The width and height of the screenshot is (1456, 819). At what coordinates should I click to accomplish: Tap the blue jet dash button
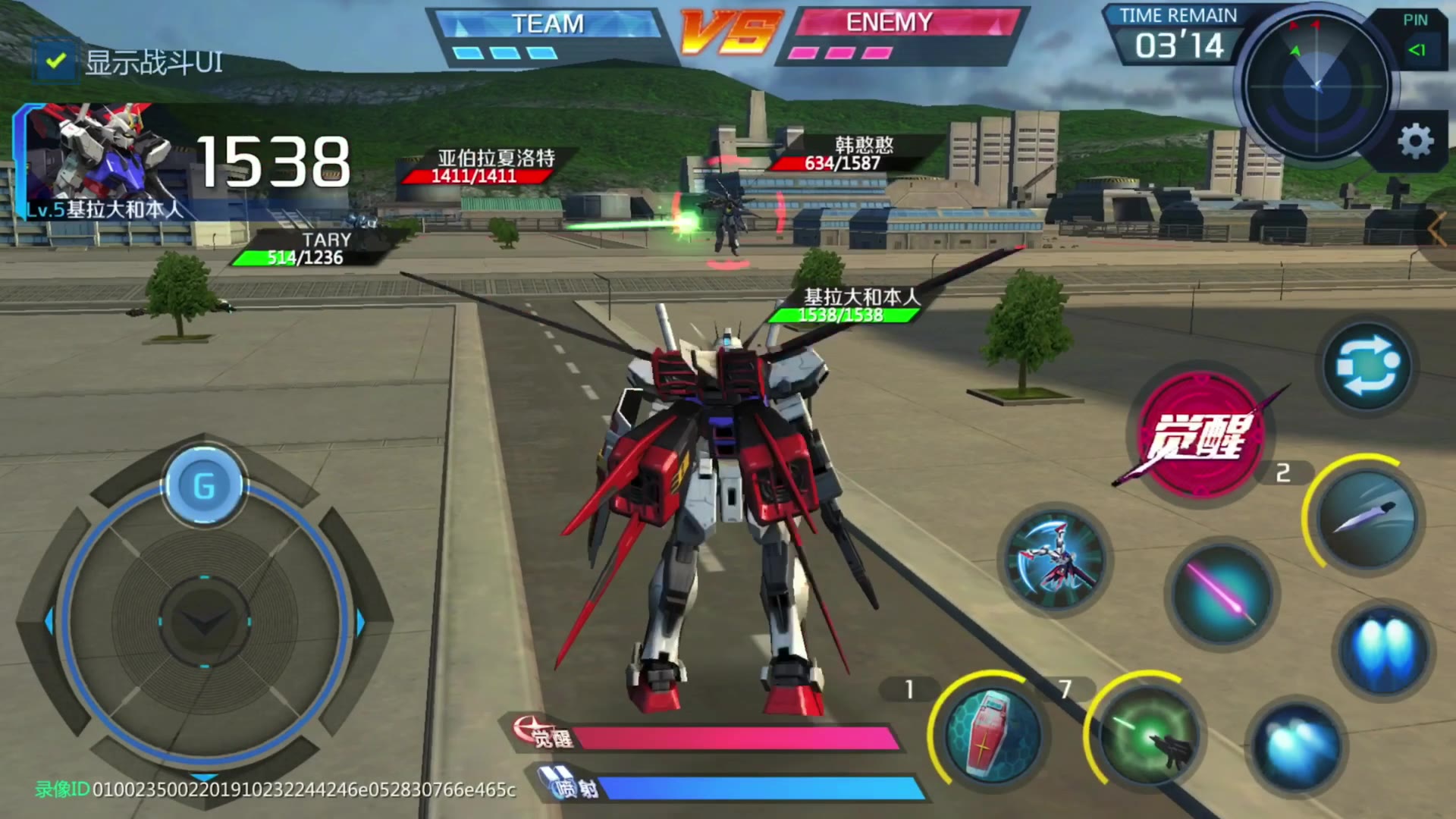tap(1296, 744)
